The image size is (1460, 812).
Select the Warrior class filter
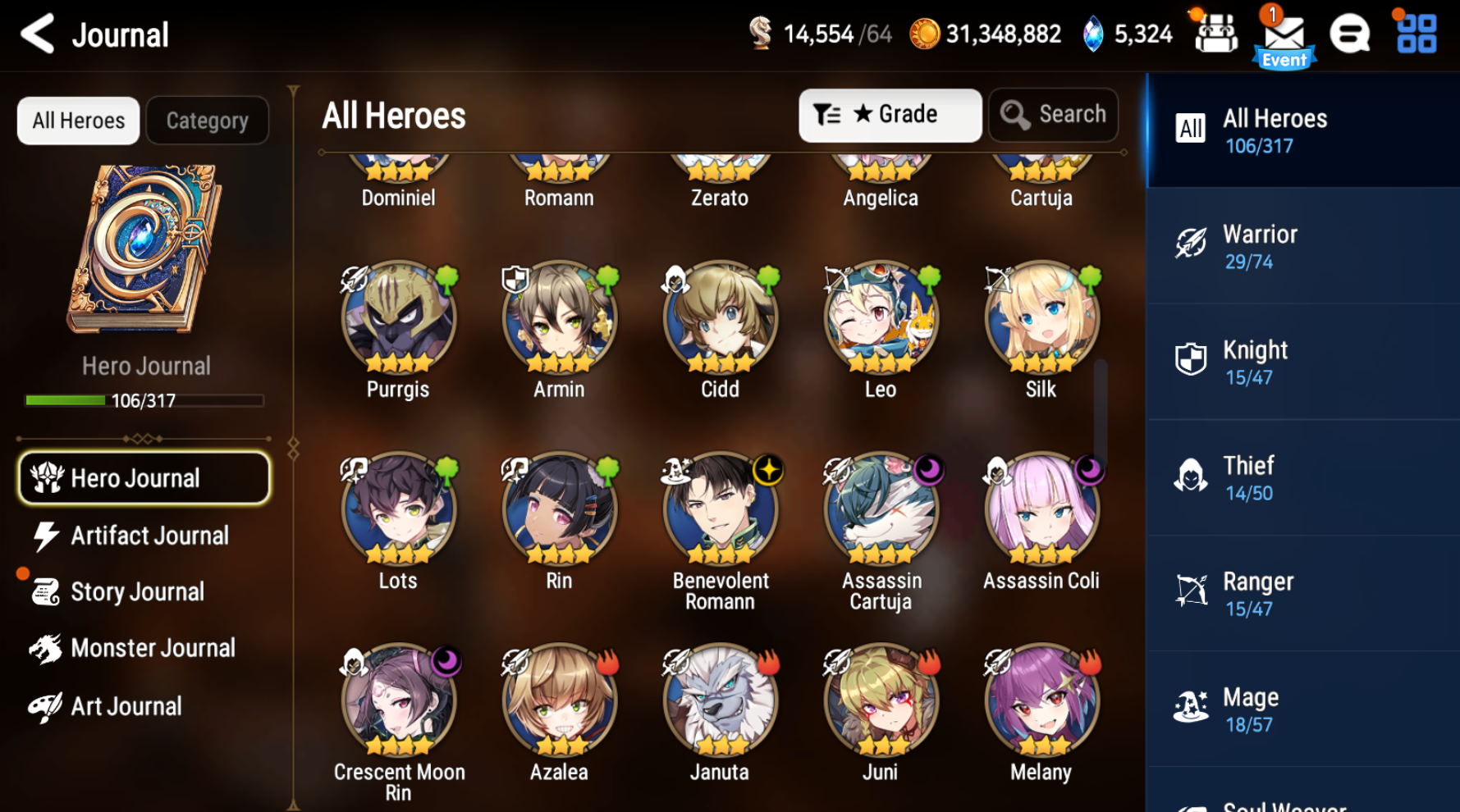pyautogui.click(x=1302, y=245)
